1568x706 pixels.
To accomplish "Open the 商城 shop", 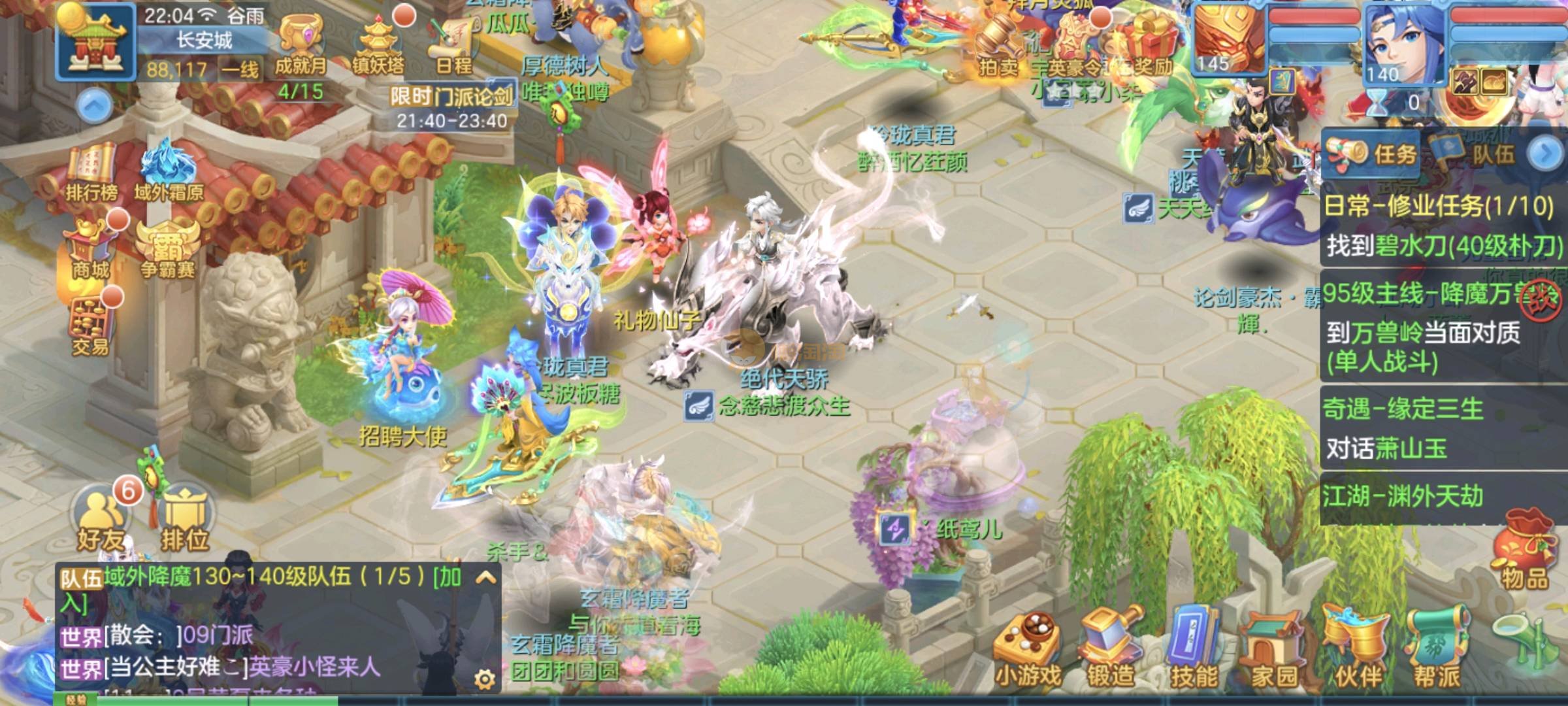I will click(x=91, y=248).
